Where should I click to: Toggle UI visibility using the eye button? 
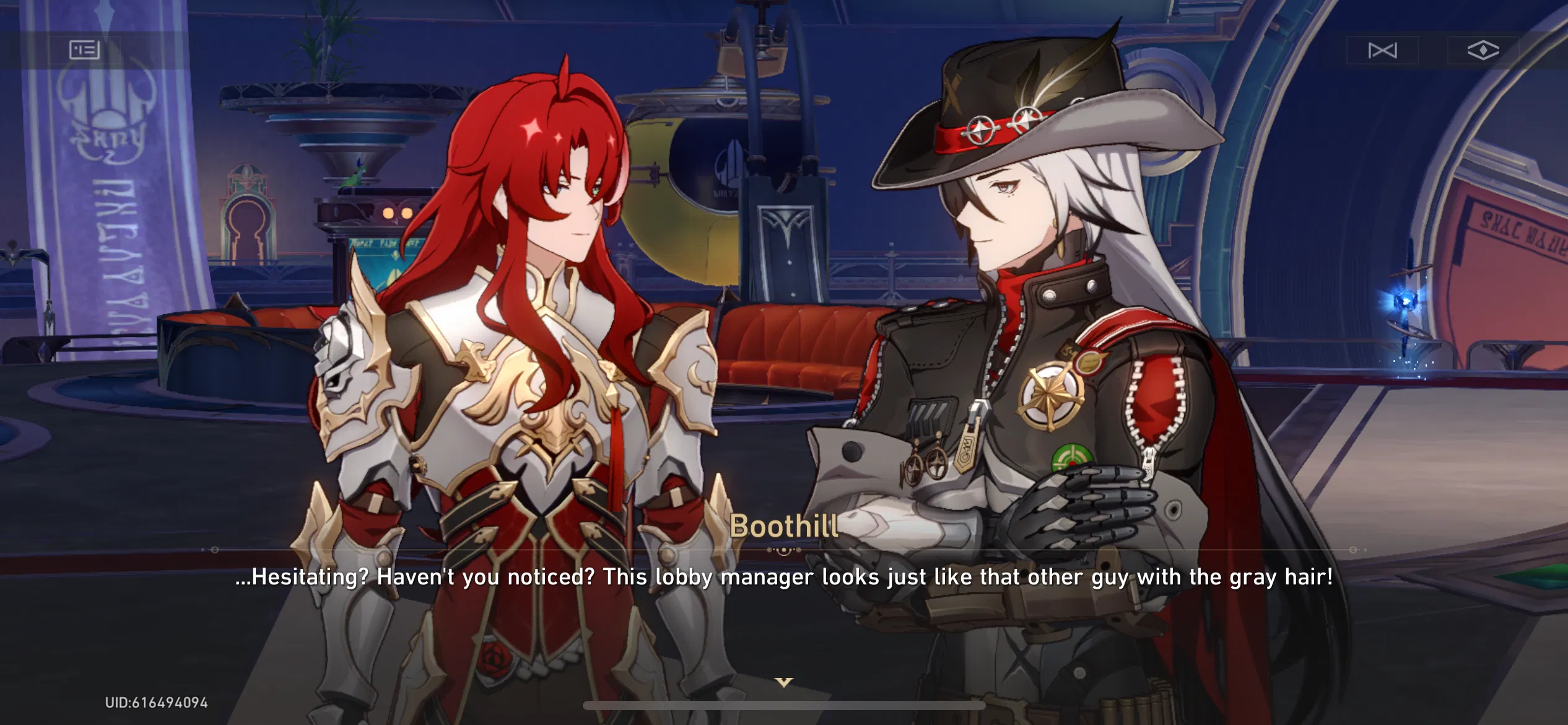pos(1484,50)
